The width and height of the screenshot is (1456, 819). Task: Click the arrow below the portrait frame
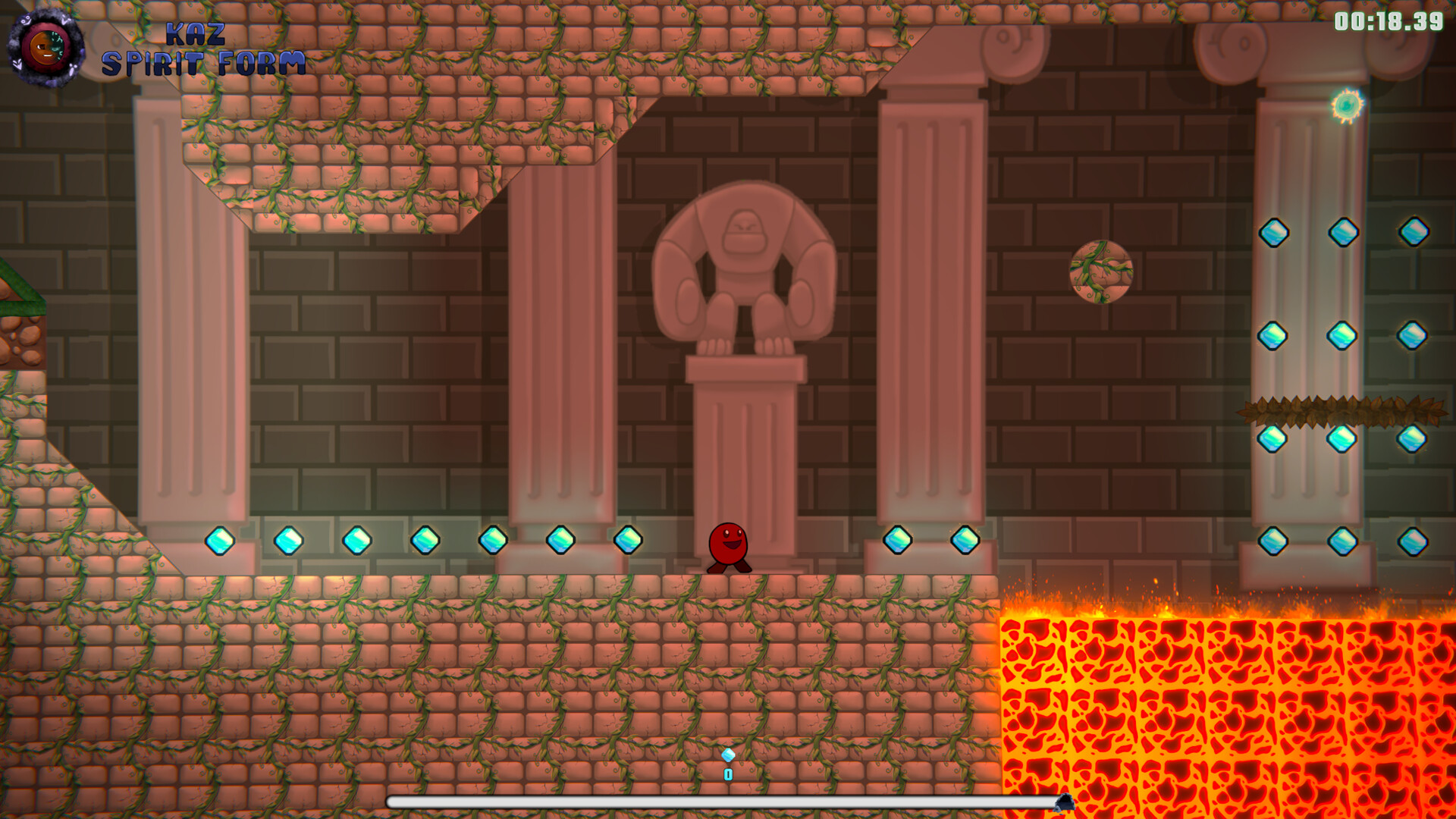(18, 65)
